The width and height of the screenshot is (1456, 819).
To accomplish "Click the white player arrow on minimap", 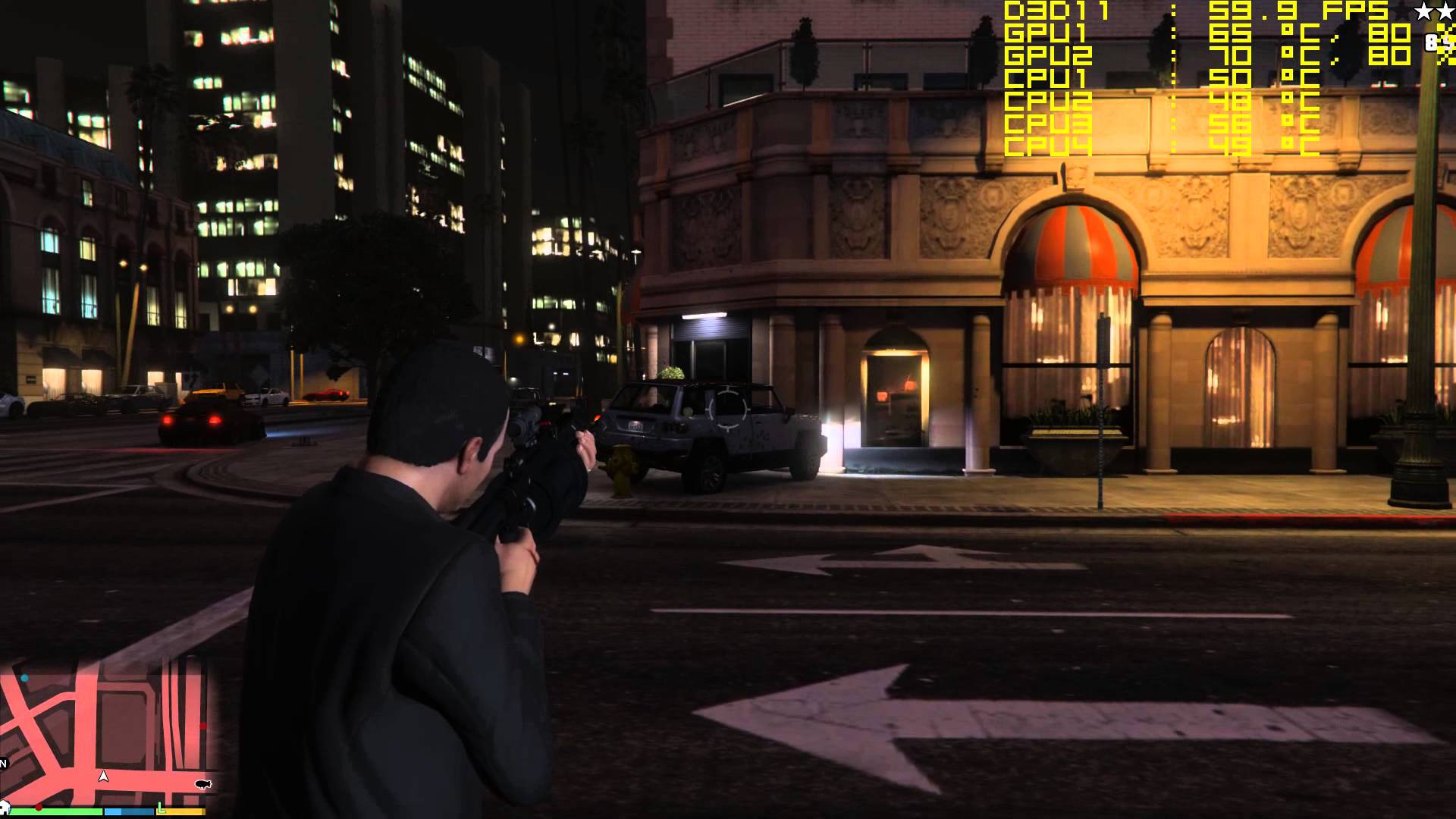I will (104, 776).
